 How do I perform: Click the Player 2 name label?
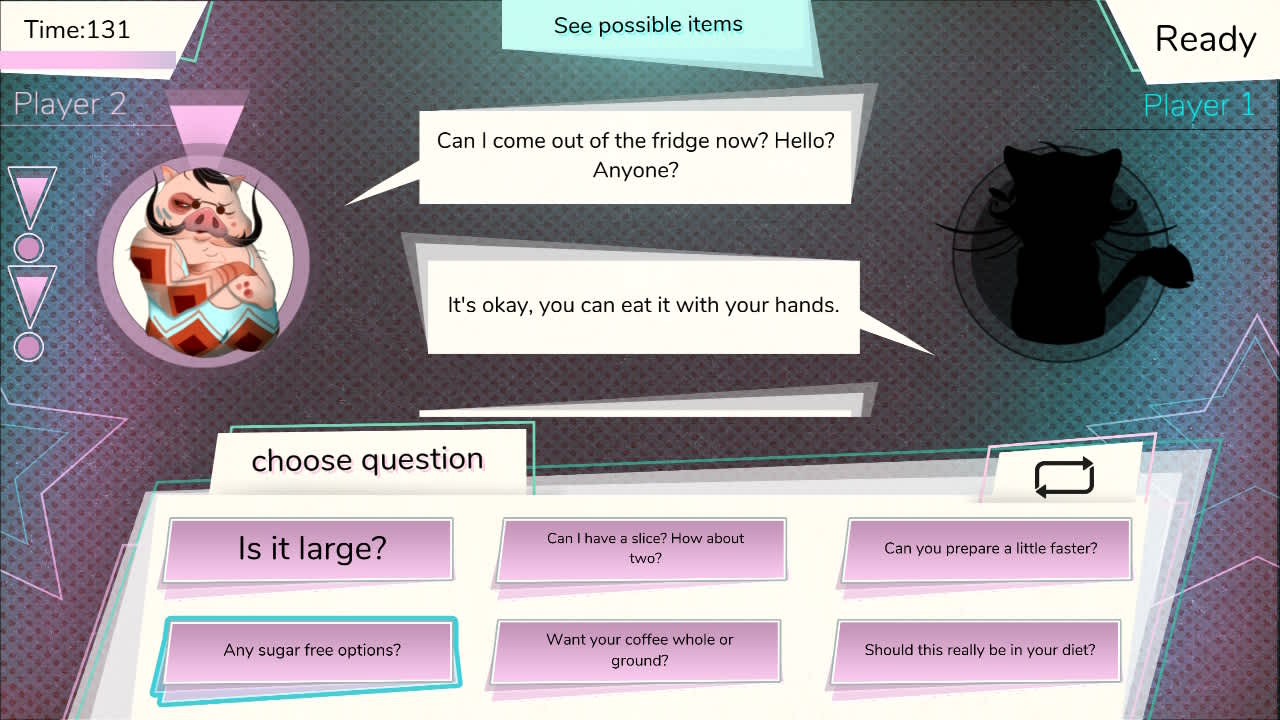[x=68, y=103]
